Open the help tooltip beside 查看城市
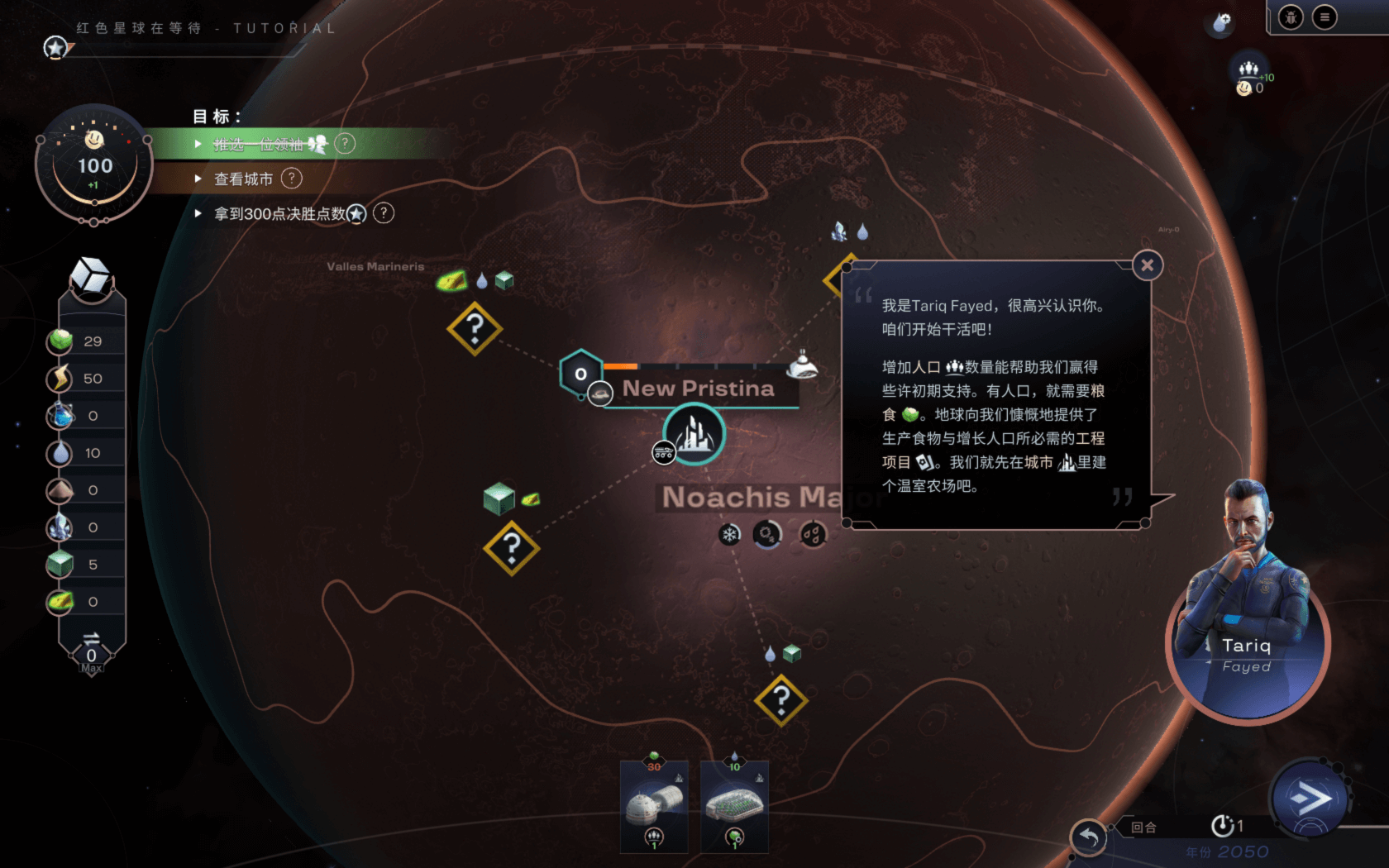The width and height of the screenshot is (1389, 868). [x=291, y=179]
